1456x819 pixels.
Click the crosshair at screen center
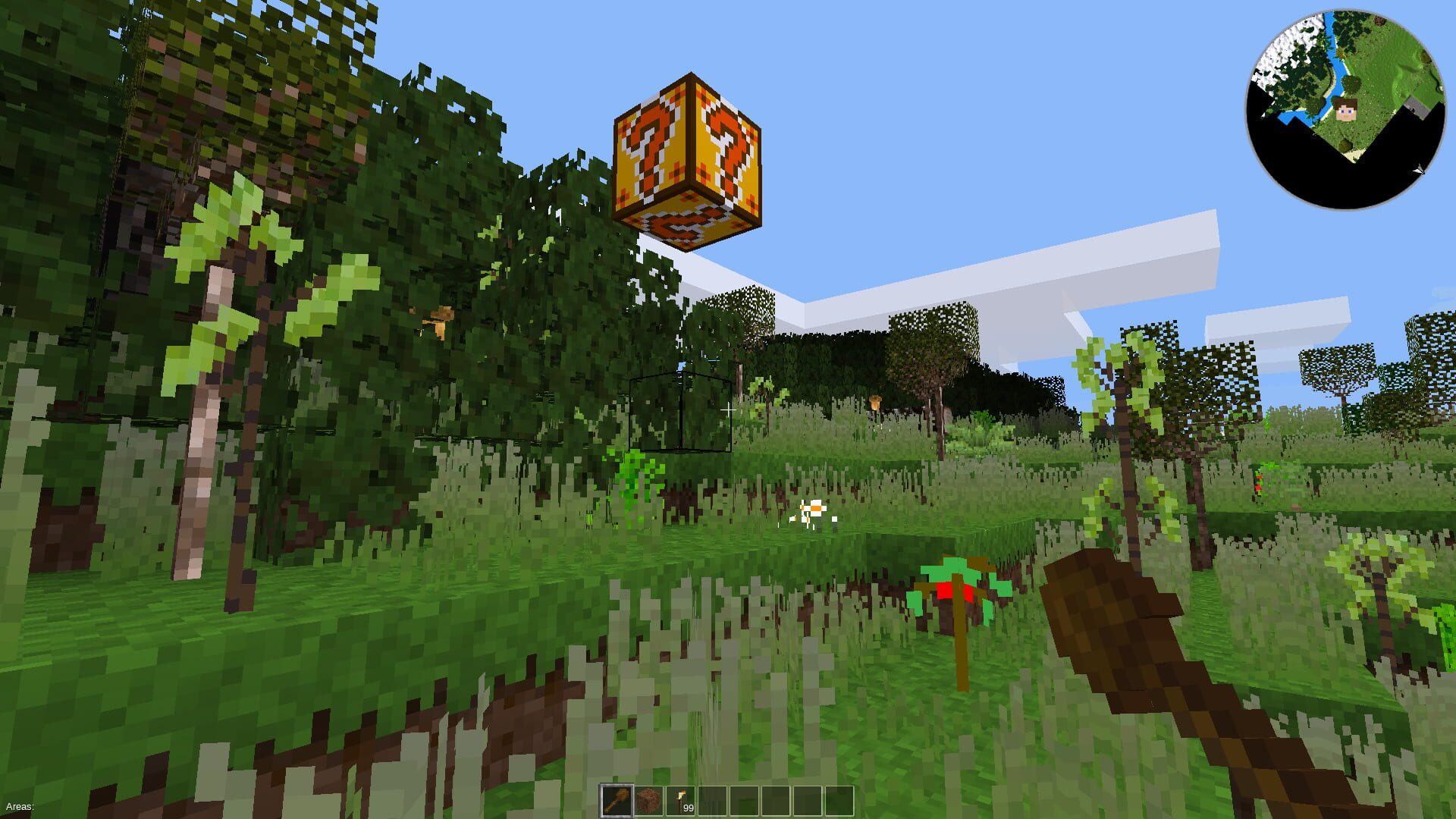(x=728, y=409)
